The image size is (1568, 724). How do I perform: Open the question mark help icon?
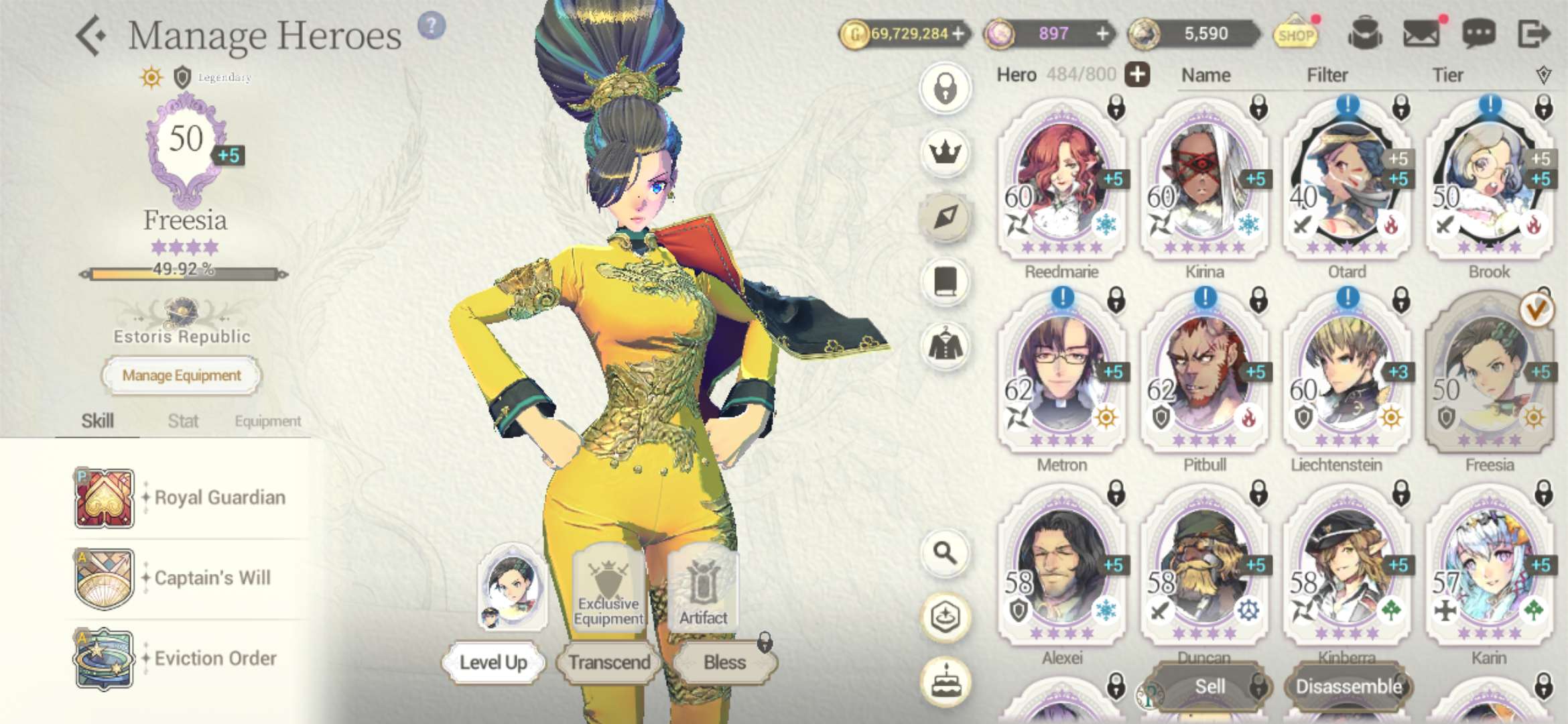(432, 26)
